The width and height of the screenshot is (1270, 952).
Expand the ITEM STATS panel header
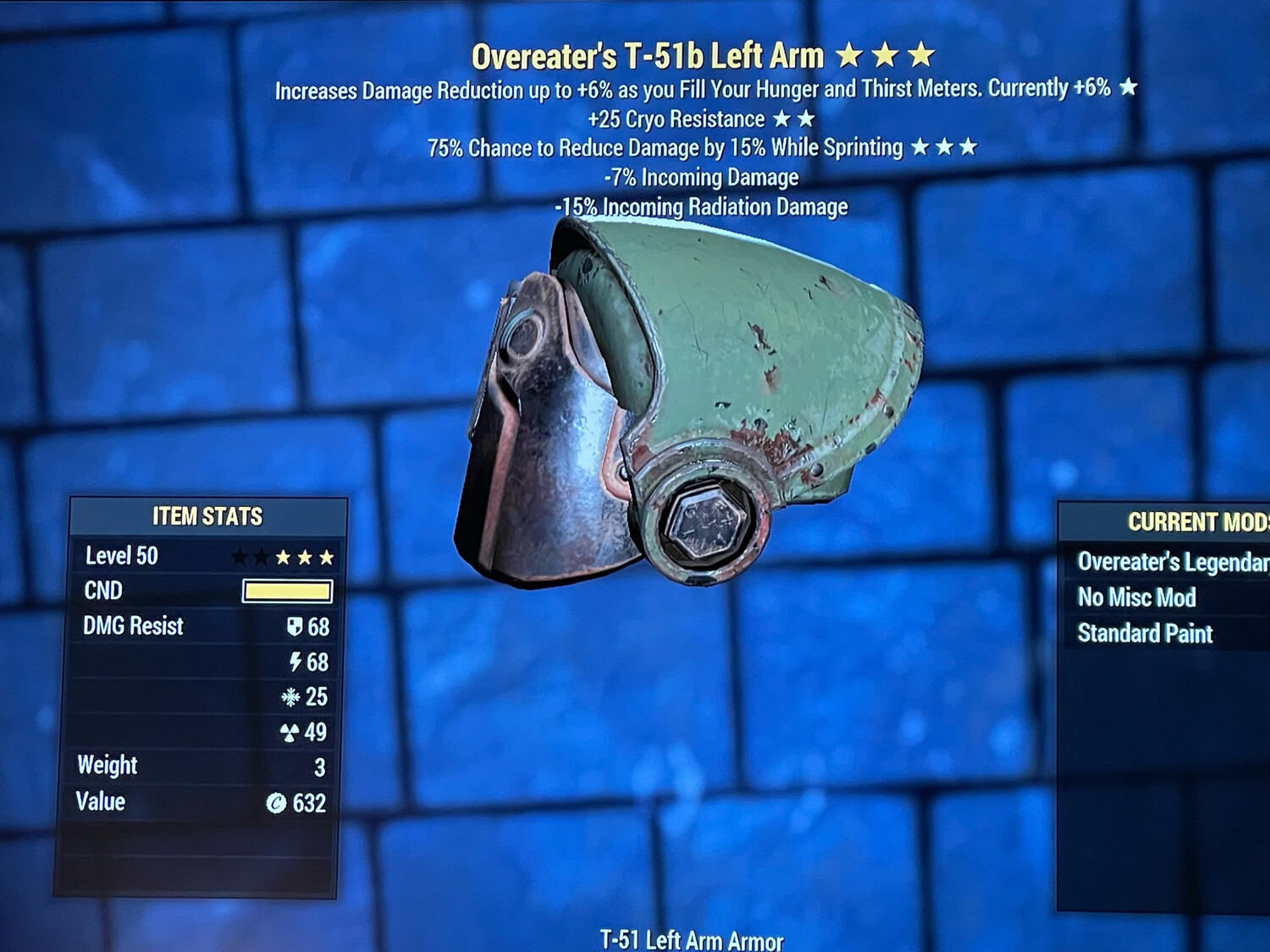click(x=207, y=516)
